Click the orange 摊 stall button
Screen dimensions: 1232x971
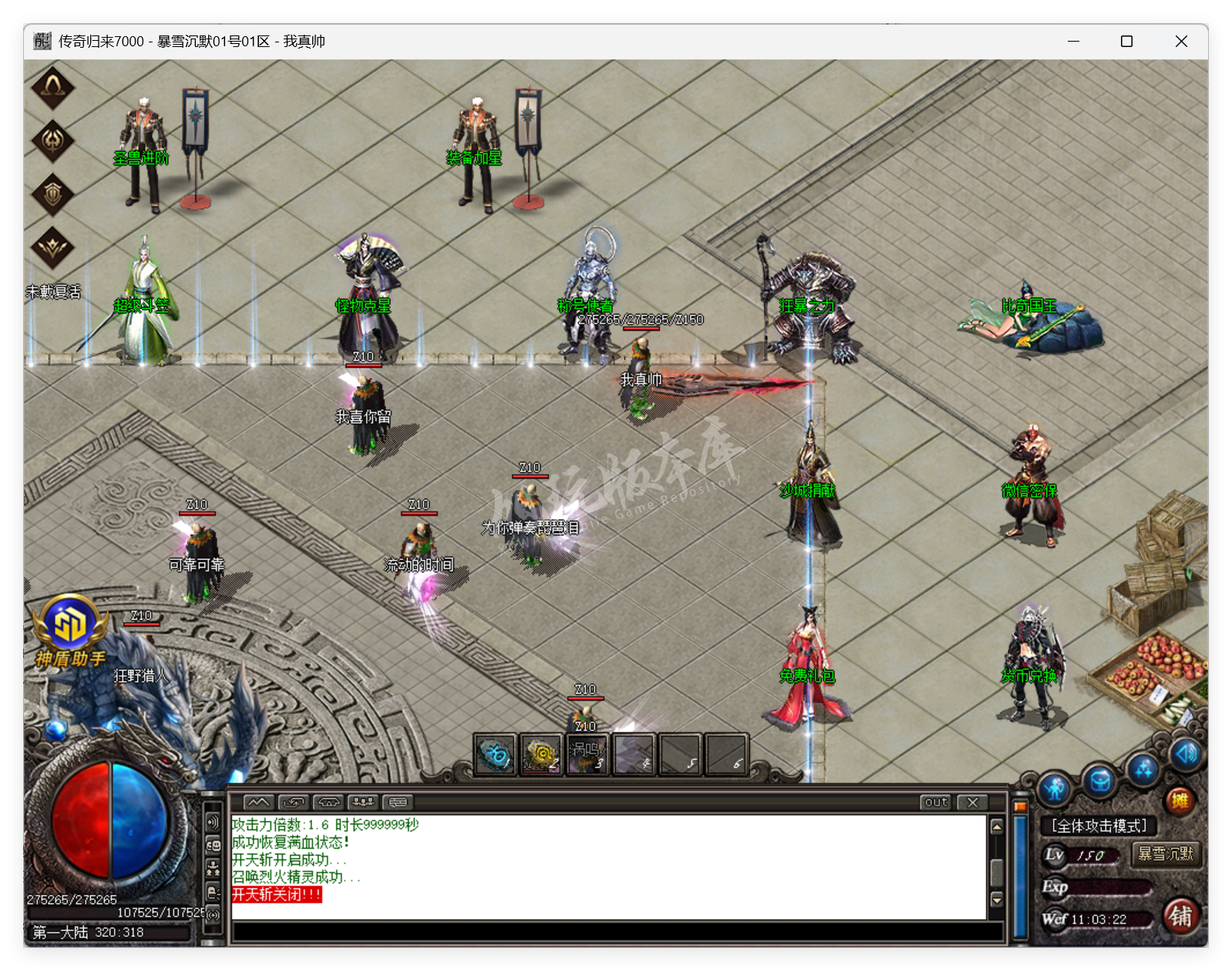pos(1180,801)
